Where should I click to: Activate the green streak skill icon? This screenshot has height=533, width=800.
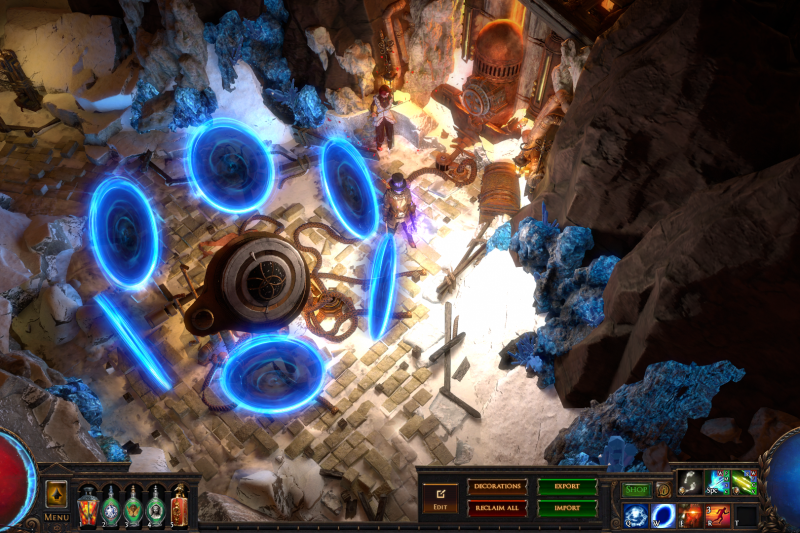point(744,483)
